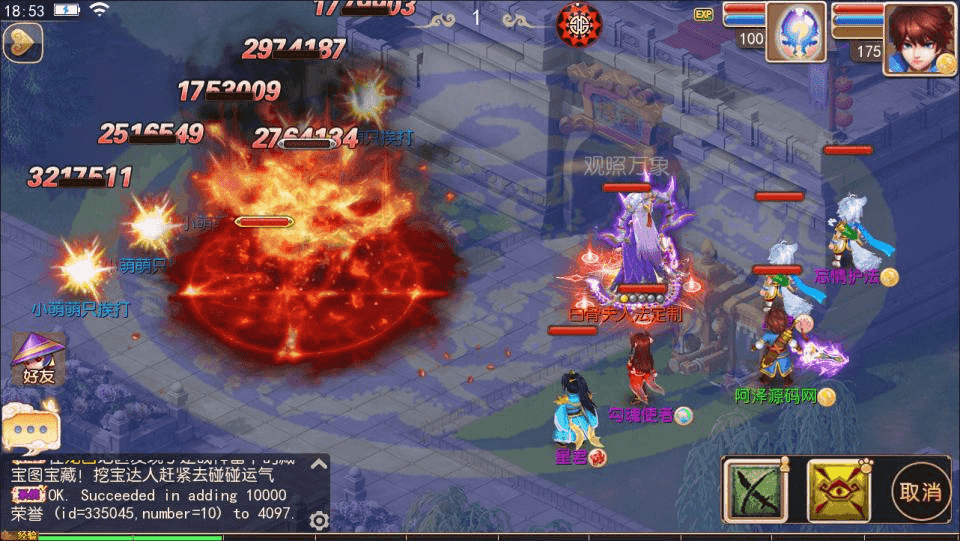Cancel the current battle command with 取消
Image resolution: width=960 pixels, height=541 pixels.
(x=920, y=491)
